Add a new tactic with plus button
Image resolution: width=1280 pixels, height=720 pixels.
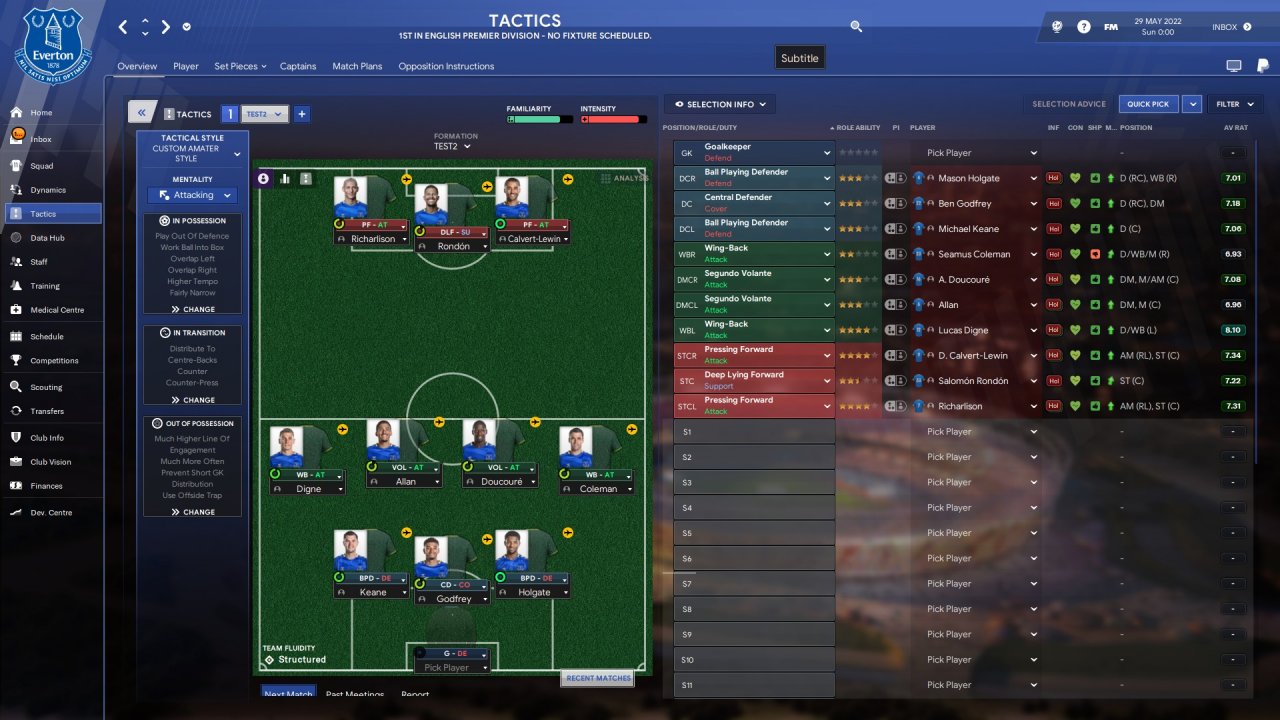302,114
